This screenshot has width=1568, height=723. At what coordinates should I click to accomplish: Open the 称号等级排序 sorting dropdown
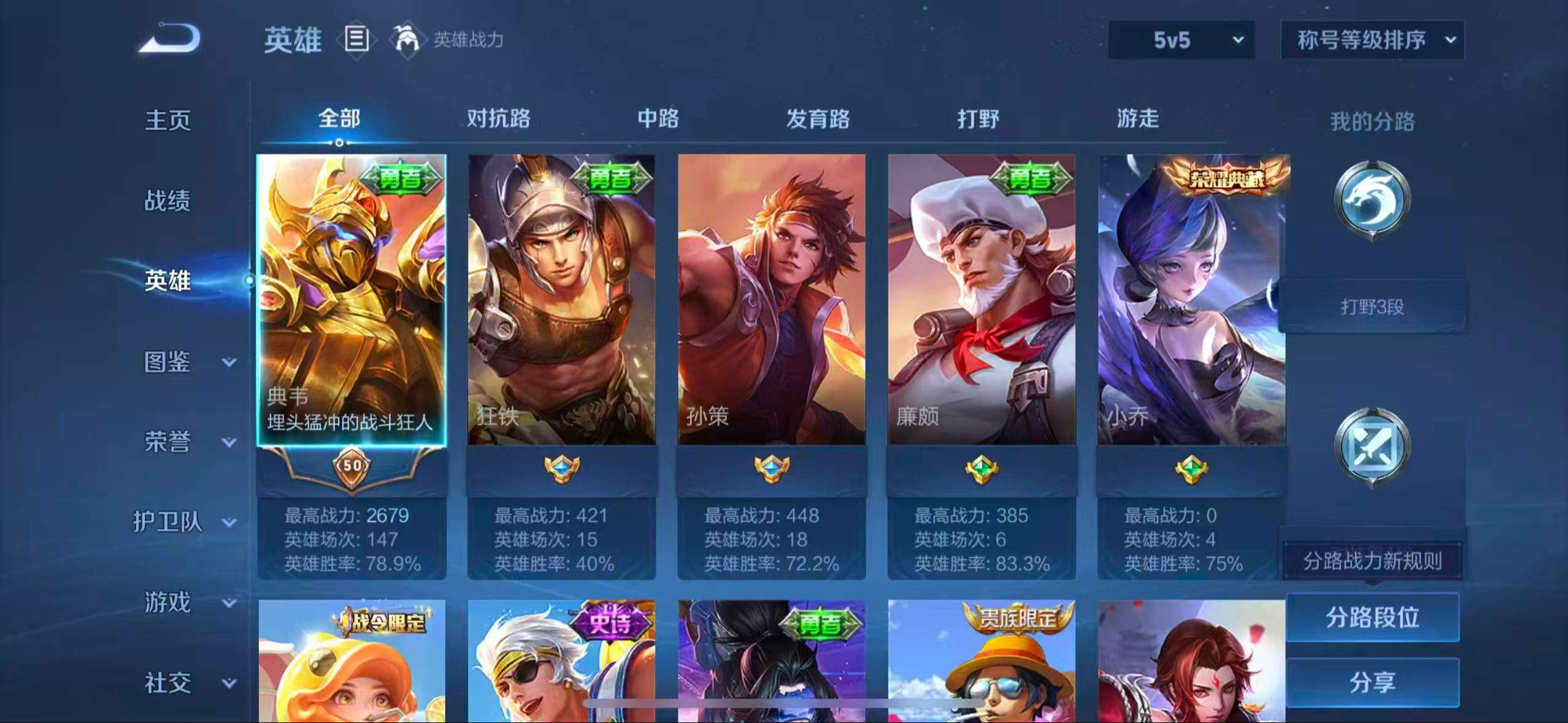tap(1372, 40)
